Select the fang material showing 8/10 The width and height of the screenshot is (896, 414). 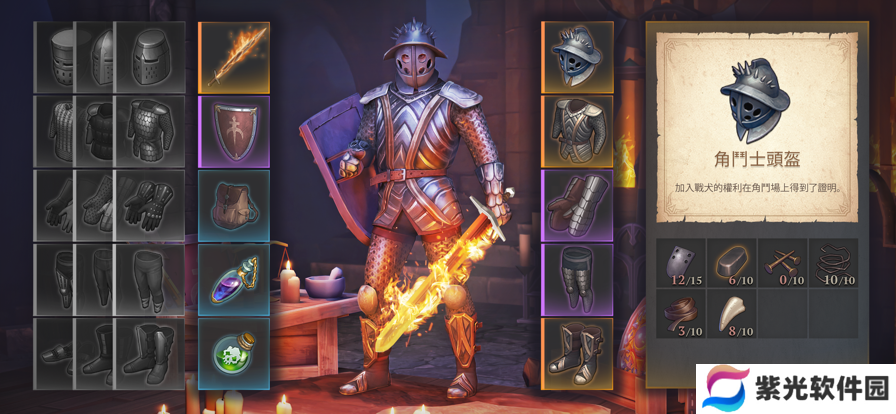click(732, 314)
